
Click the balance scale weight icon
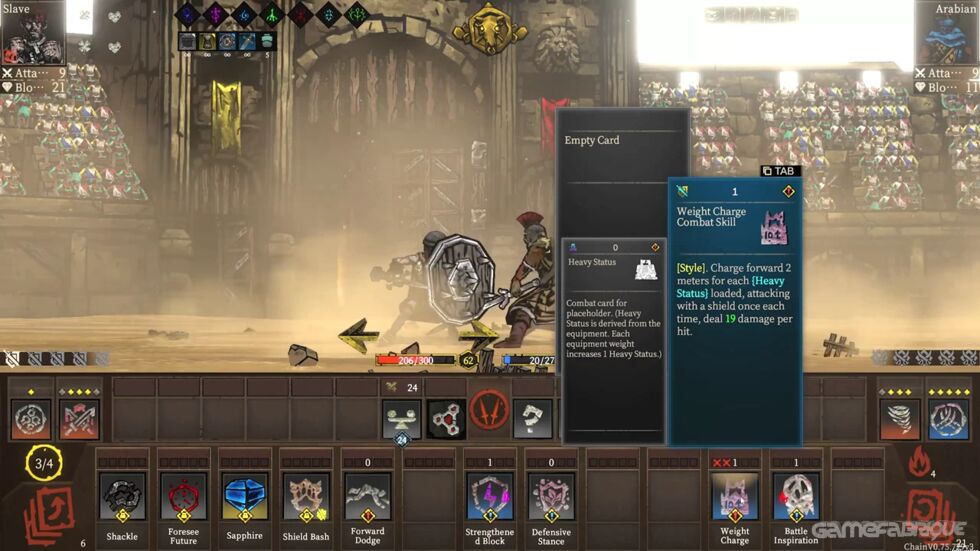[402, 419]
